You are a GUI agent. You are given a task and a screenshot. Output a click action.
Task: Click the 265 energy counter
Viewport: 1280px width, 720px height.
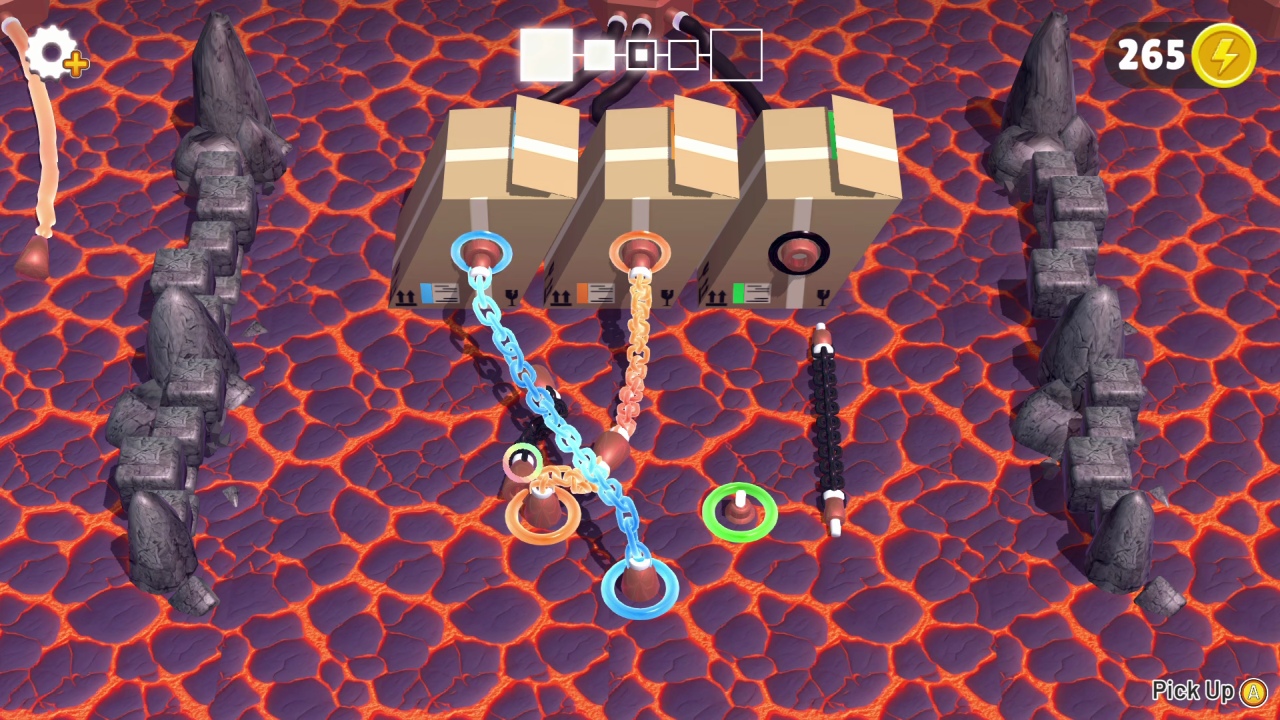(1152, 56)
